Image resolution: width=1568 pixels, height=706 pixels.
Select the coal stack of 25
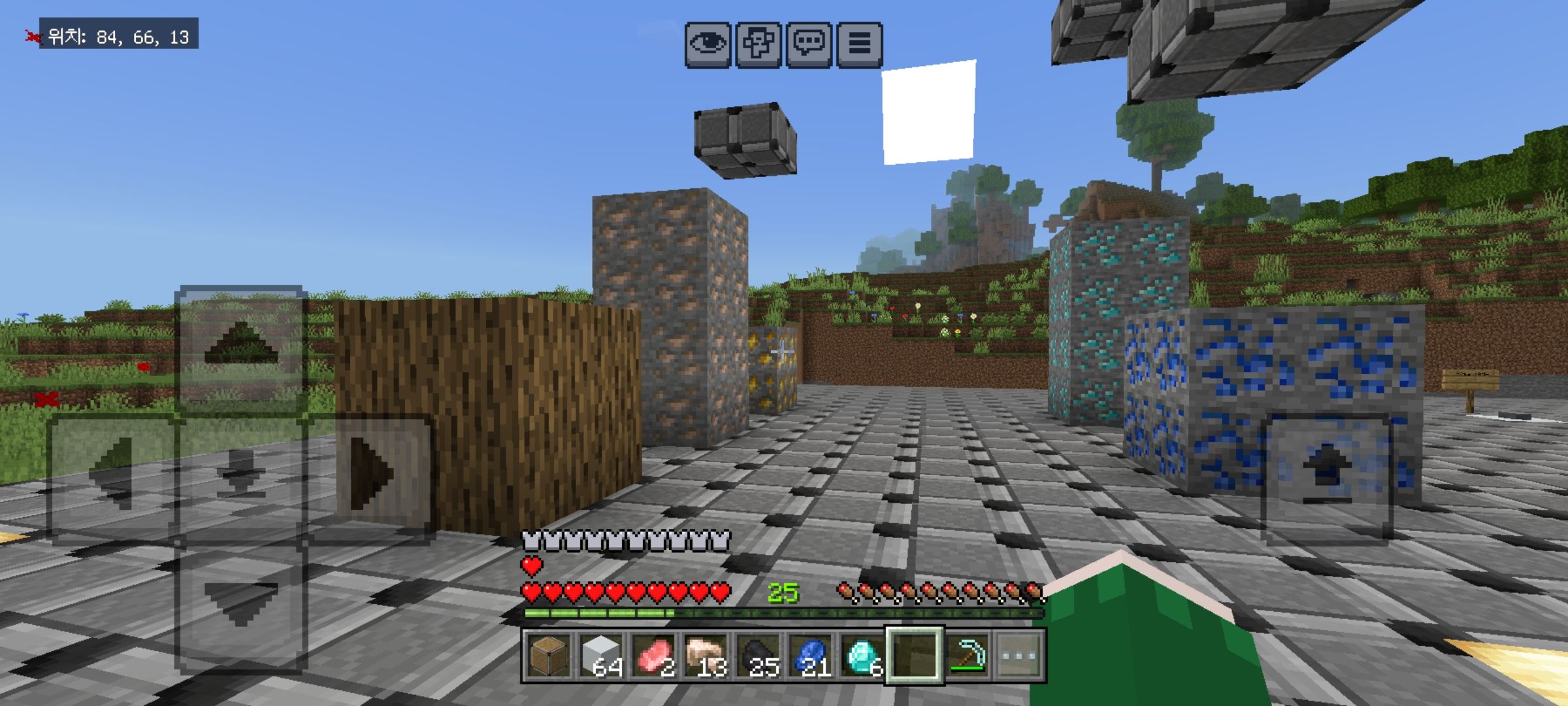click(x=758, y=656)
